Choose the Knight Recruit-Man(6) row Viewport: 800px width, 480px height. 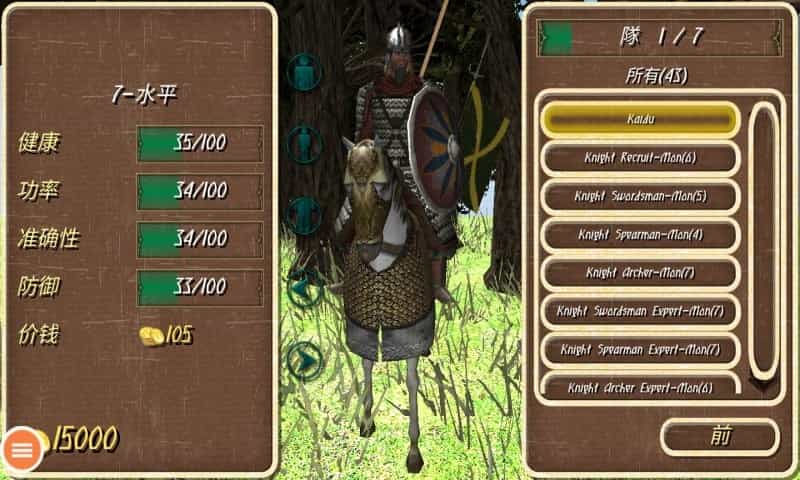tap(640, 158)
